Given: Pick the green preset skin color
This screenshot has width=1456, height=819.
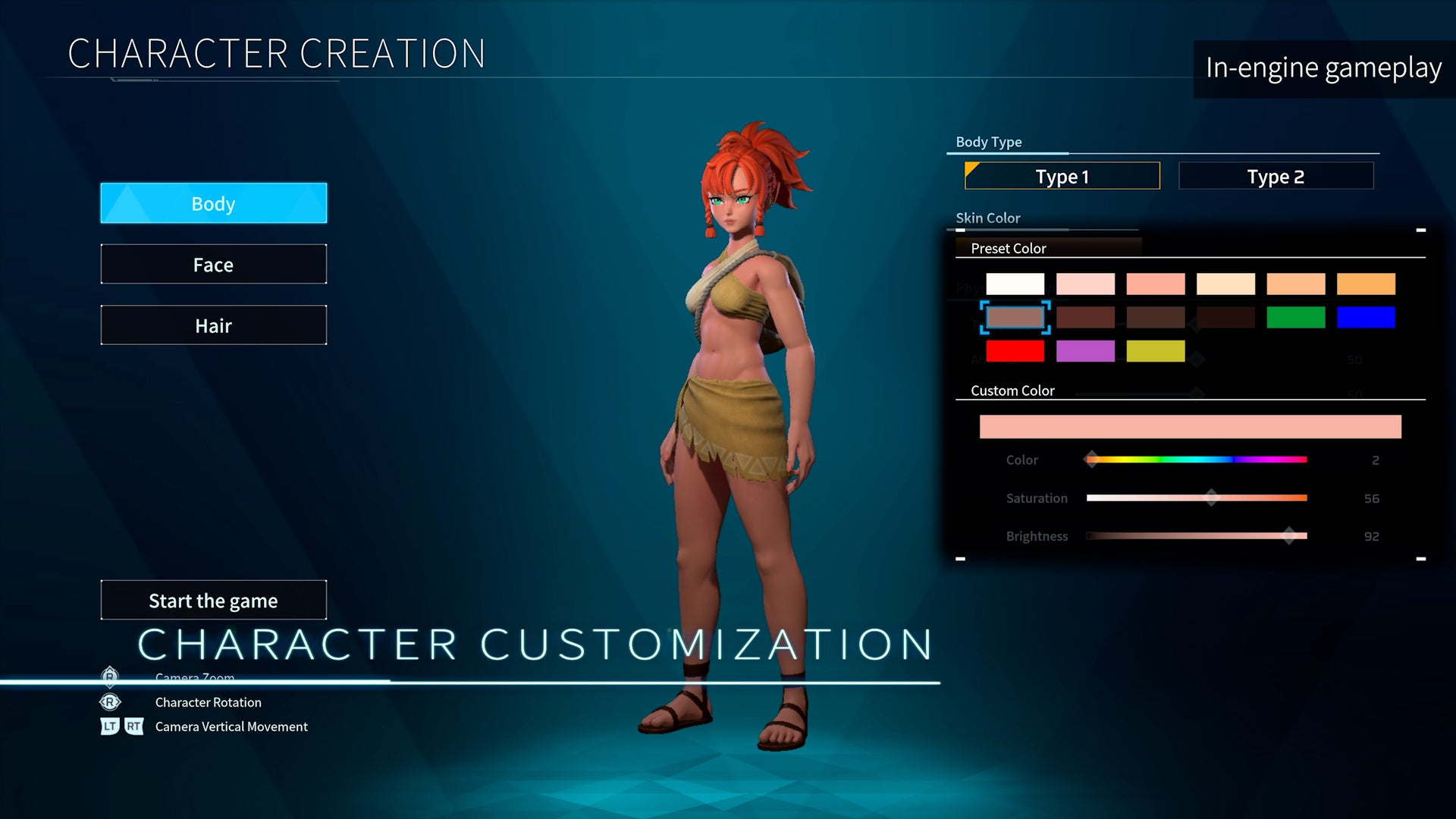Looking at the screenshot, I should click(1295, 318).
